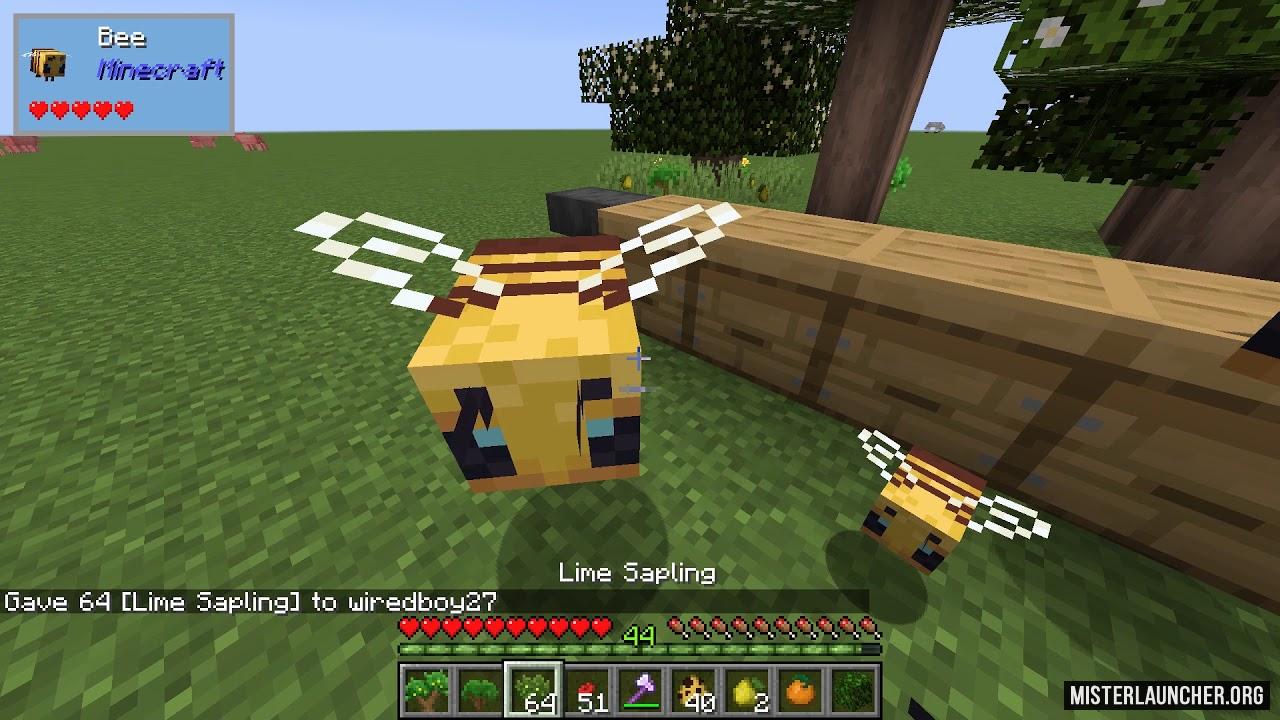Pick the yellow pear slot

(x=748, y=691)
